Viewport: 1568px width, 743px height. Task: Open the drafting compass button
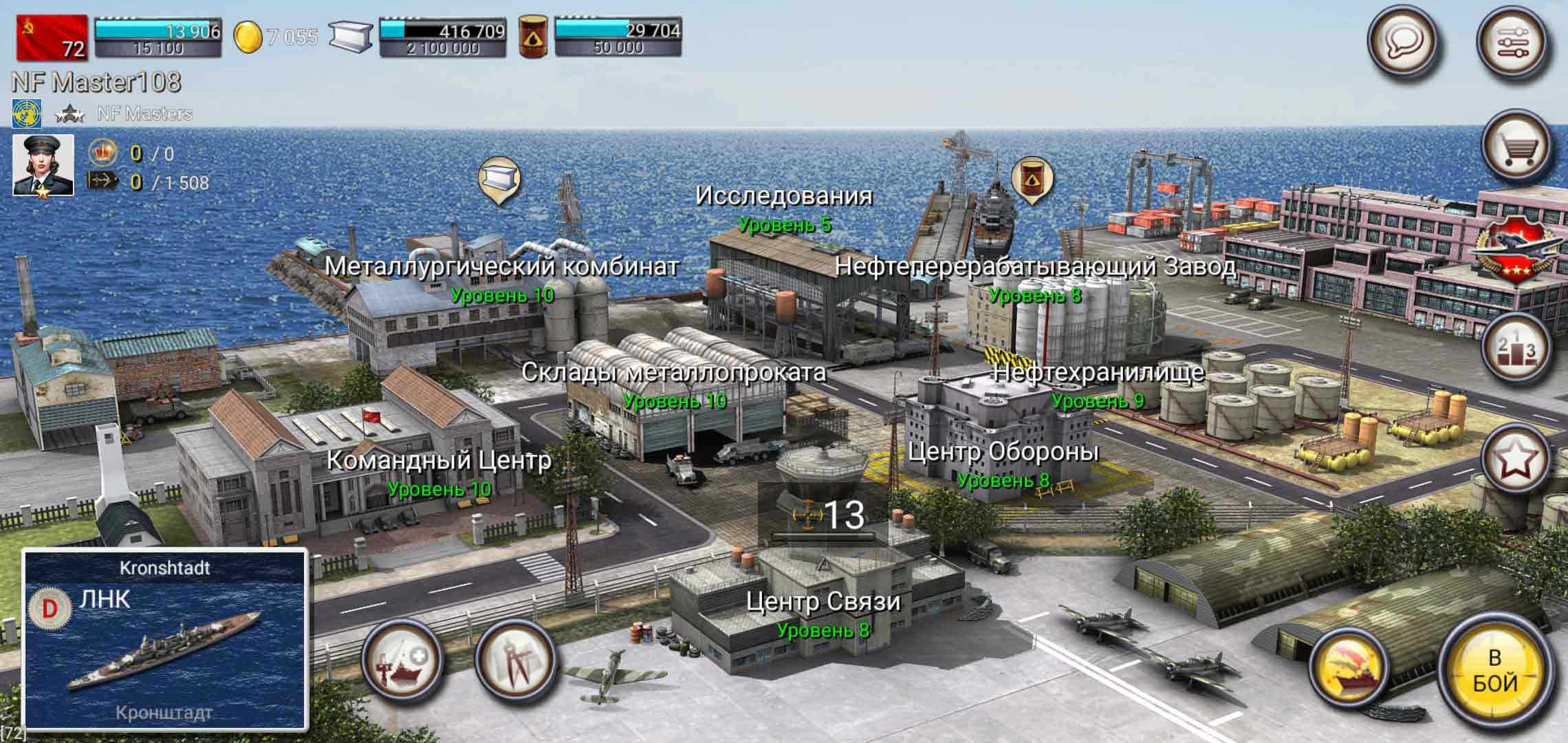tap(515, 660)
